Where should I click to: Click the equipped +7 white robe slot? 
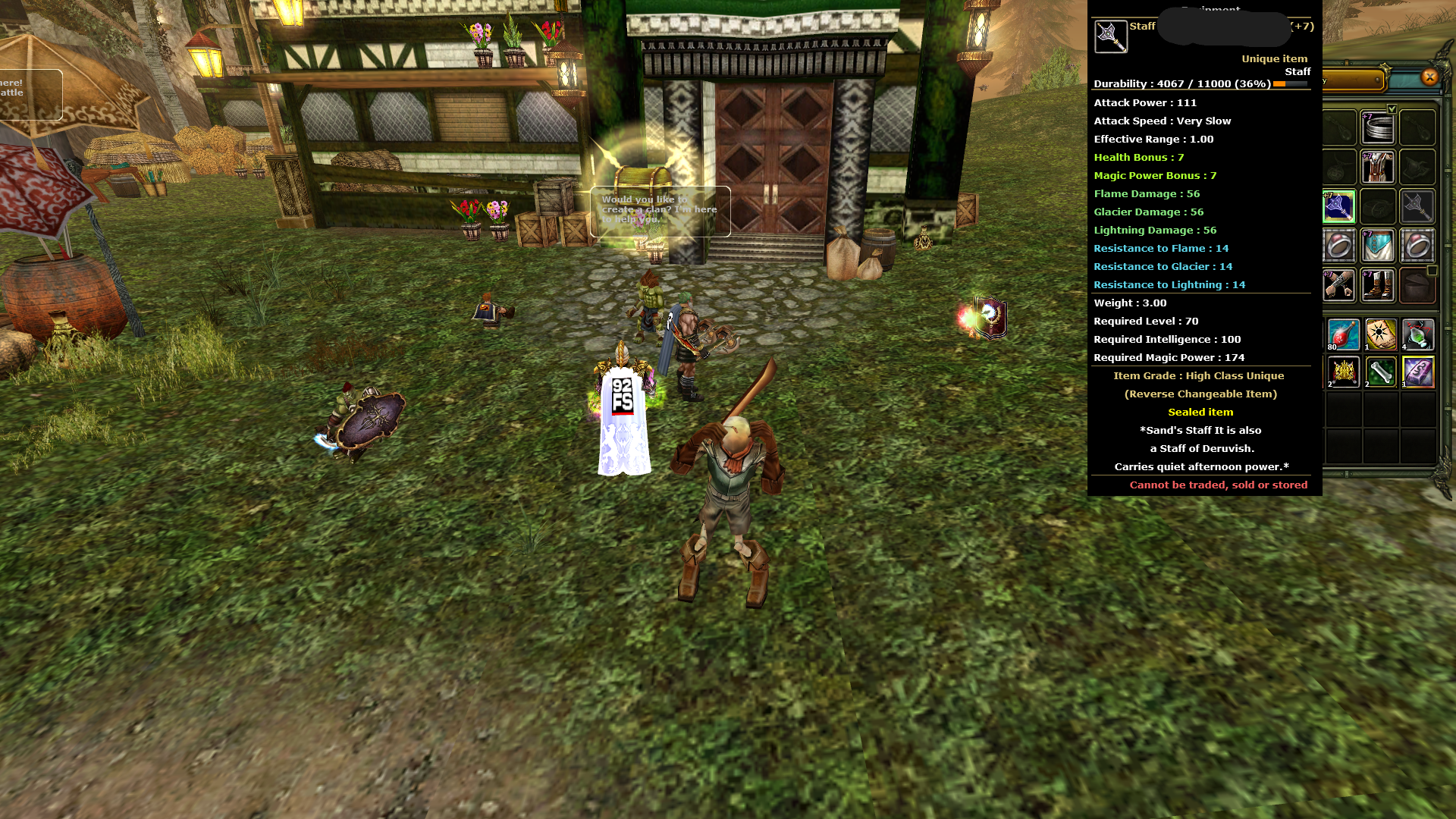click(x=1376, y=166)
